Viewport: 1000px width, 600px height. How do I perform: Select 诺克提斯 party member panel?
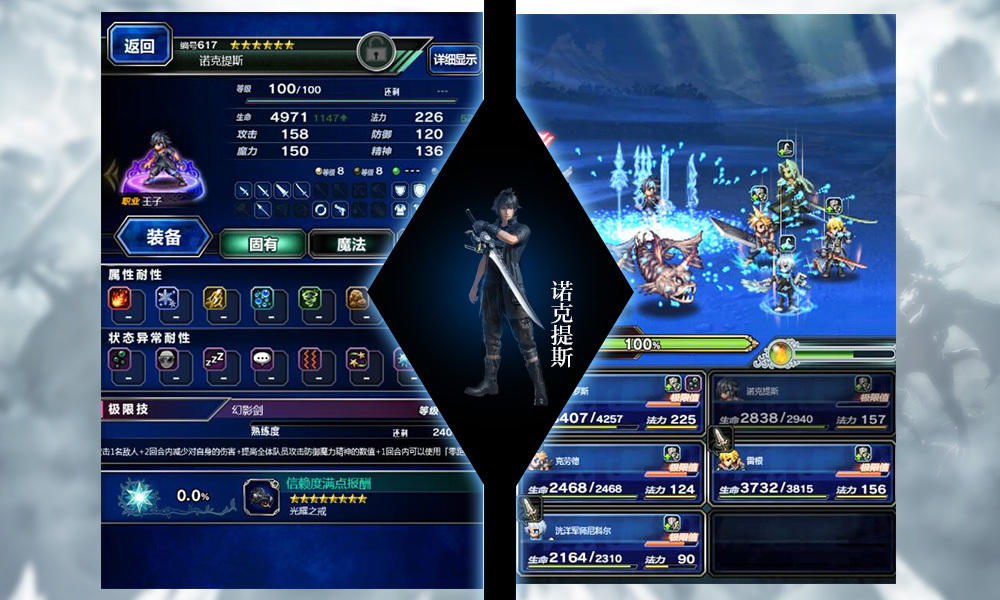point(802,402)
